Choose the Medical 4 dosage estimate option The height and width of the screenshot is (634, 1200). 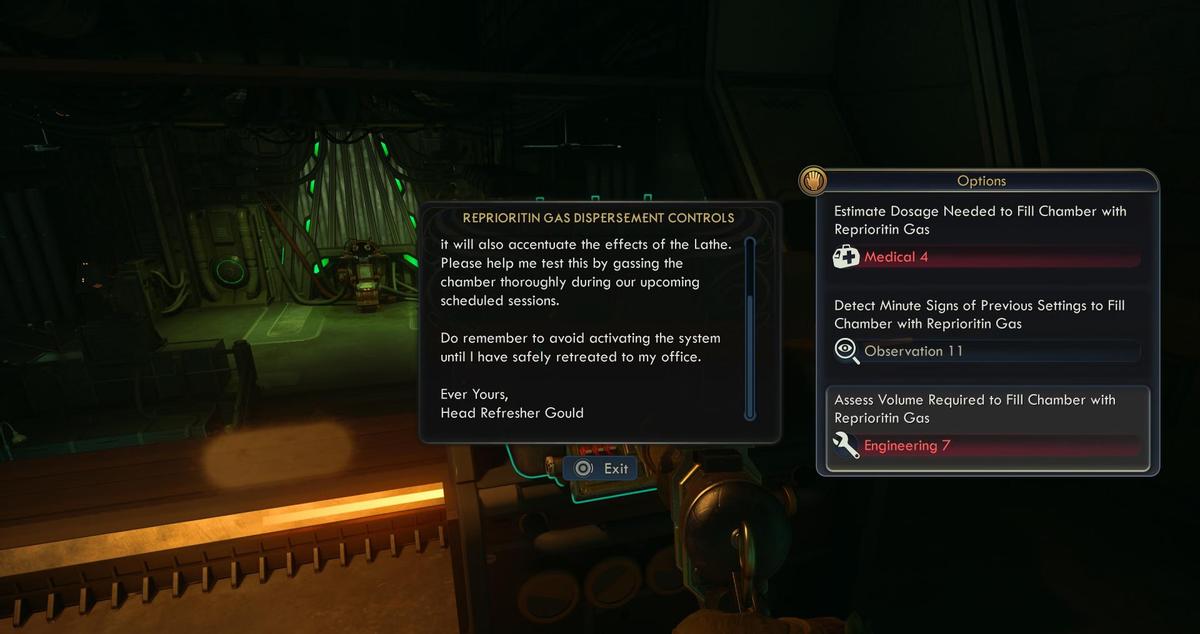986,236
